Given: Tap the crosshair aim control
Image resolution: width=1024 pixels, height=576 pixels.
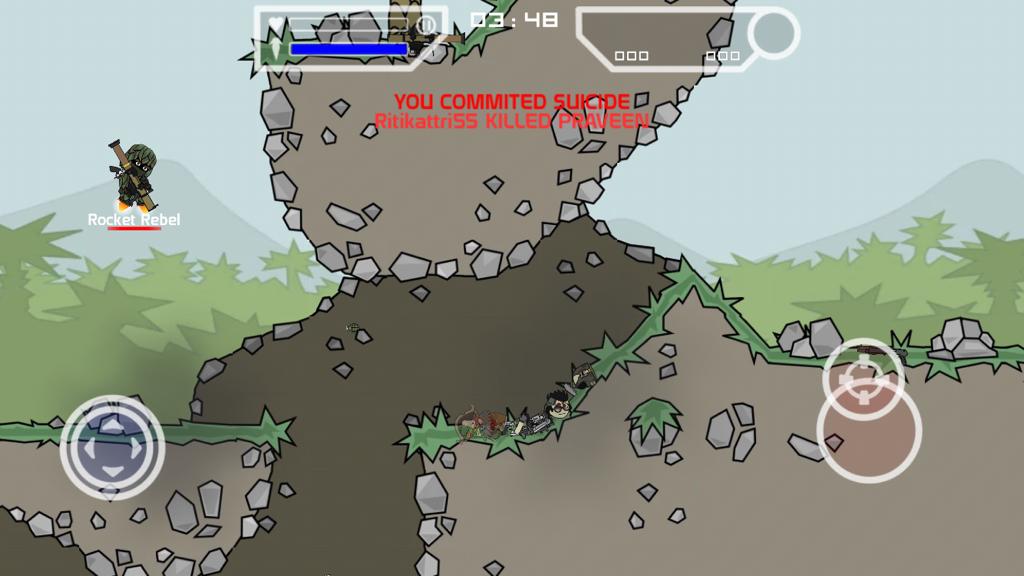Looking at the screenshot, I should [x=863, y=378].
